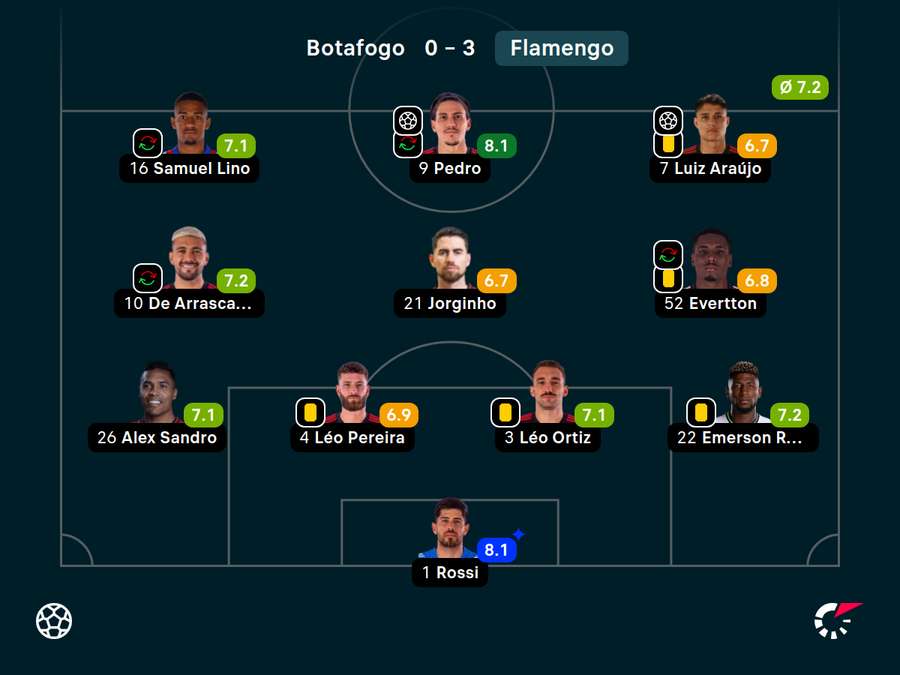
Task: Select Samuel Lino's player portrait
Action: click(x=190, y=124)
